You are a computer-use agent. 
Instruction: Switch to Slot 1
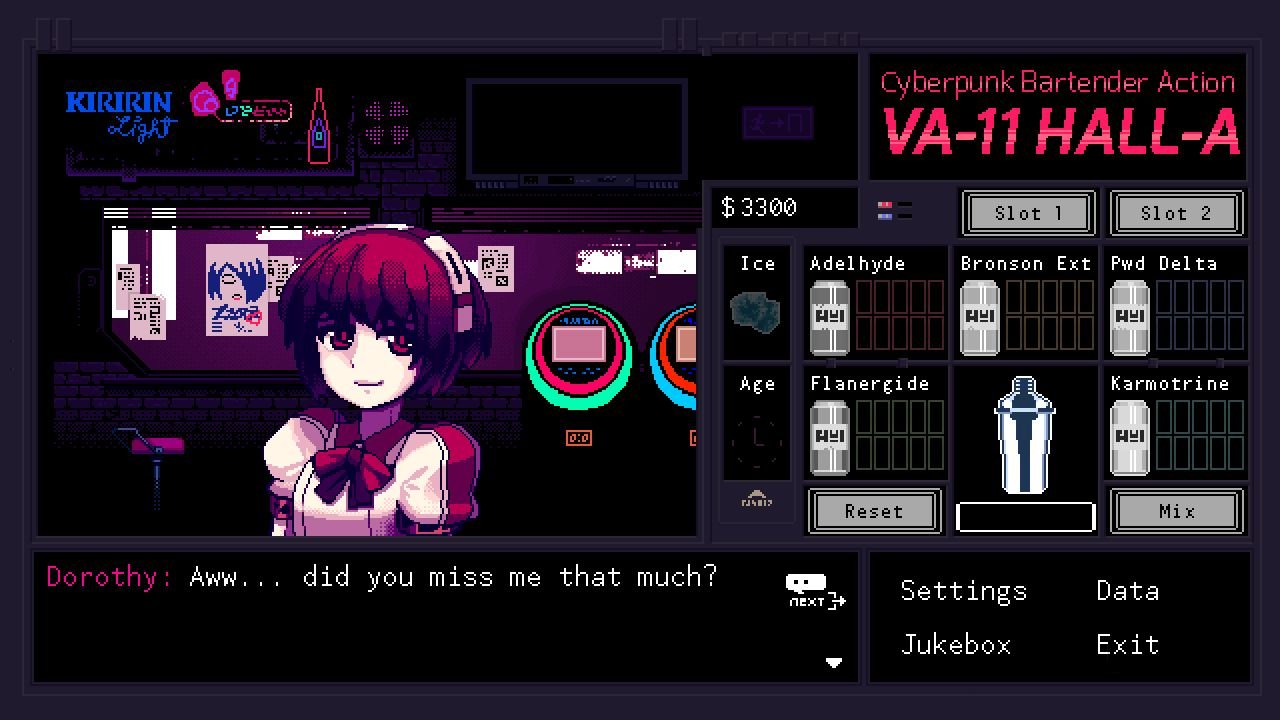point(1027,213)
